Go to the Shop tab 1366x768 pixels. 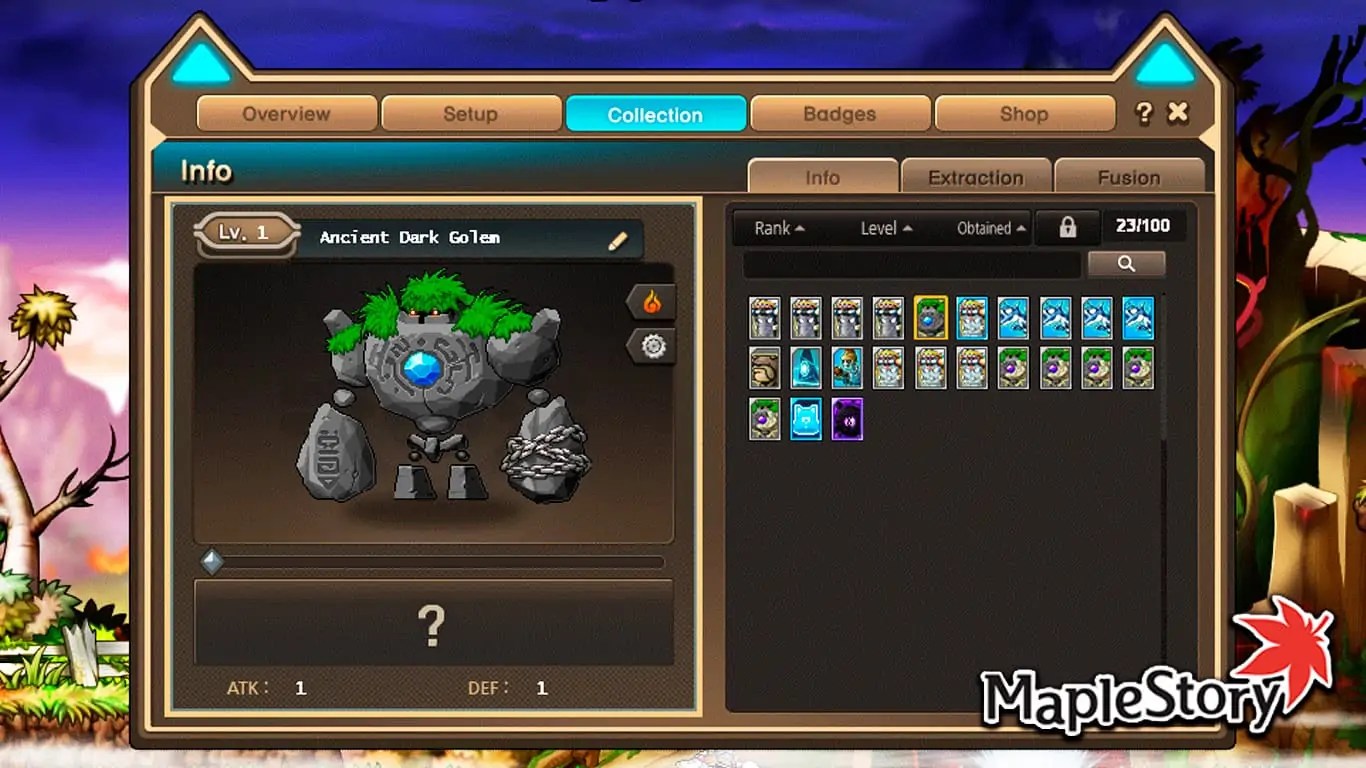tap(1024, 114)
